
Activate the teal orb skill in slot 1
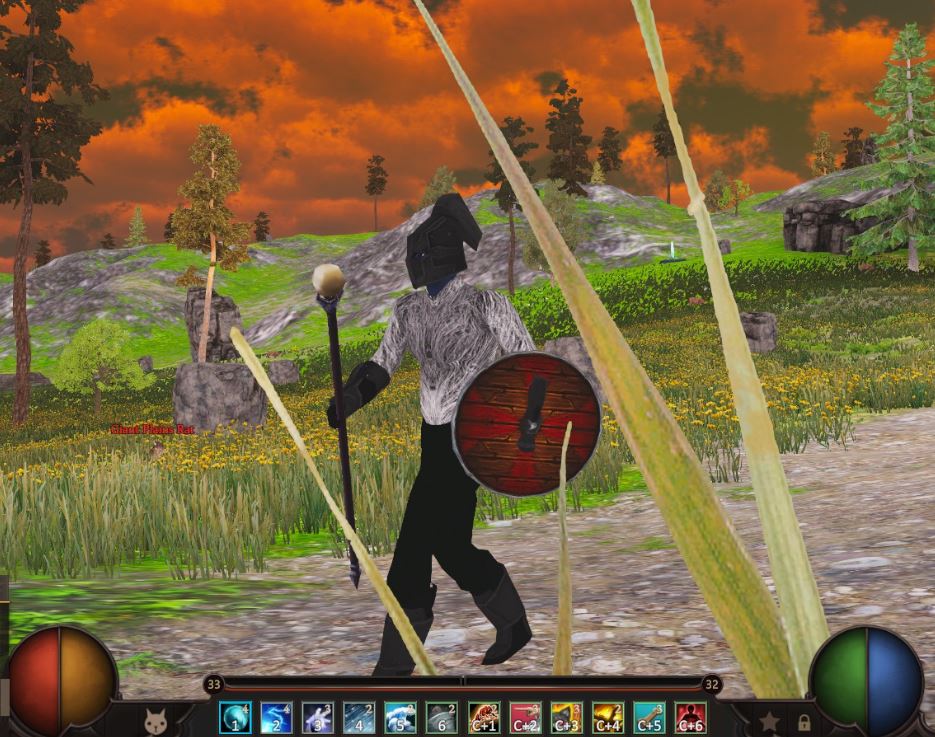[235, 717]
